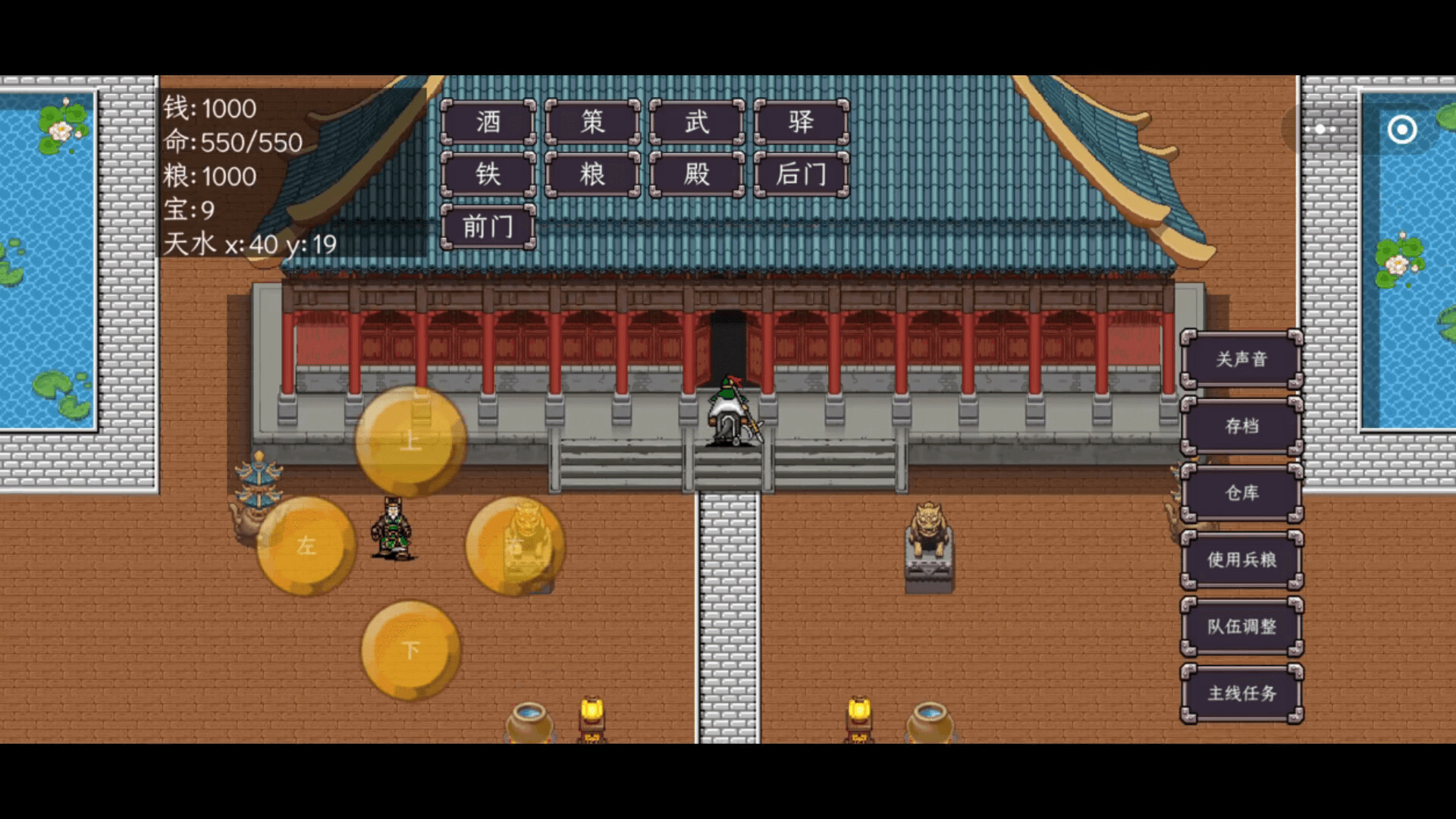
Task: Click the circular target icon near top right
Action: pos(1402,130)
